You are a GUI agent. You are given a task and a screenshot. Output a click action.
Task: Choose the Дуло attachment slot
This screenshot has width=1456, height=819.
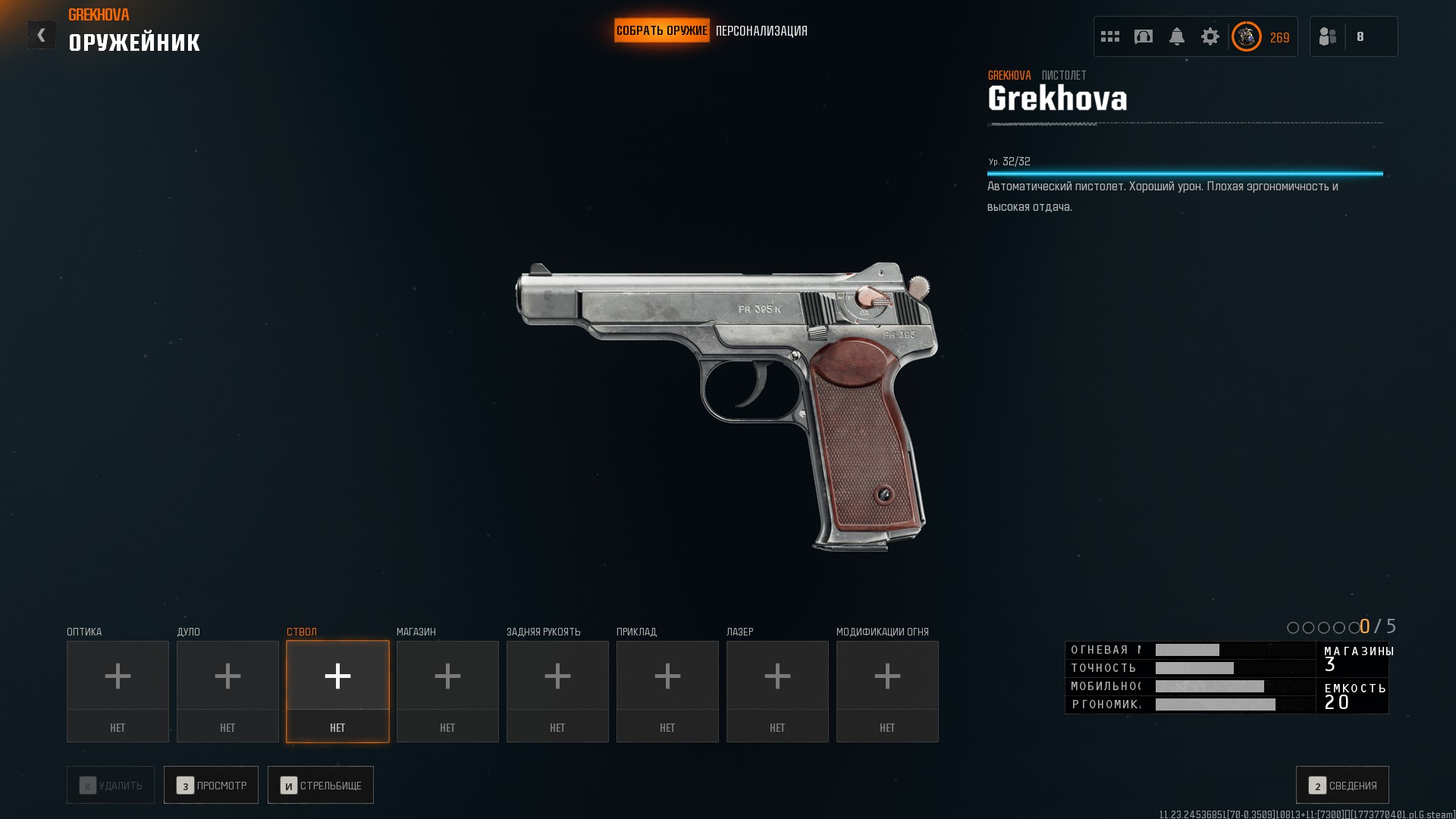[x=227, y=691]
